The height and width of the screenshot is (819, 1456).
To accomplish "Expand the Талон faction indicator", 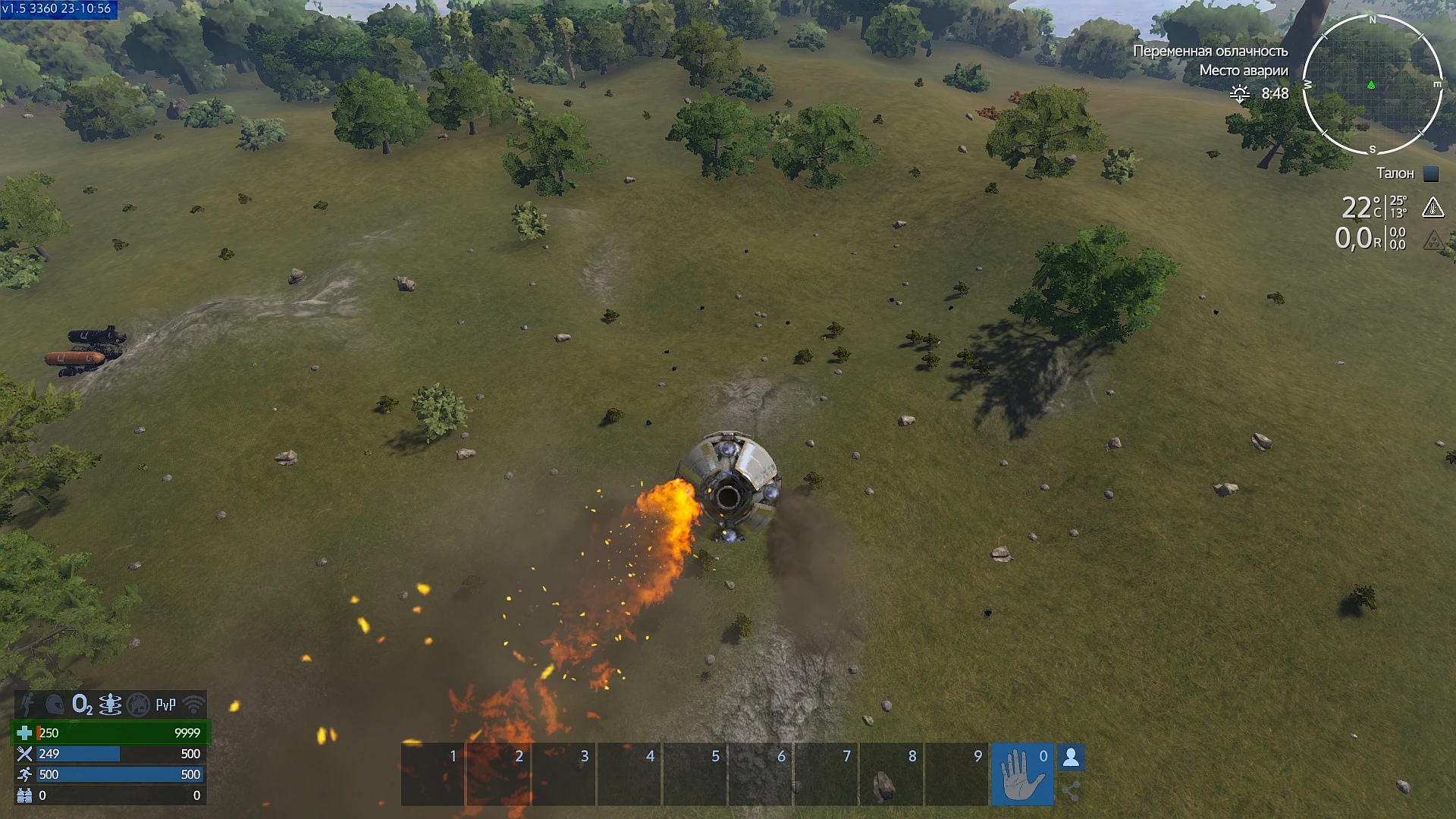I will [1395, 173].
